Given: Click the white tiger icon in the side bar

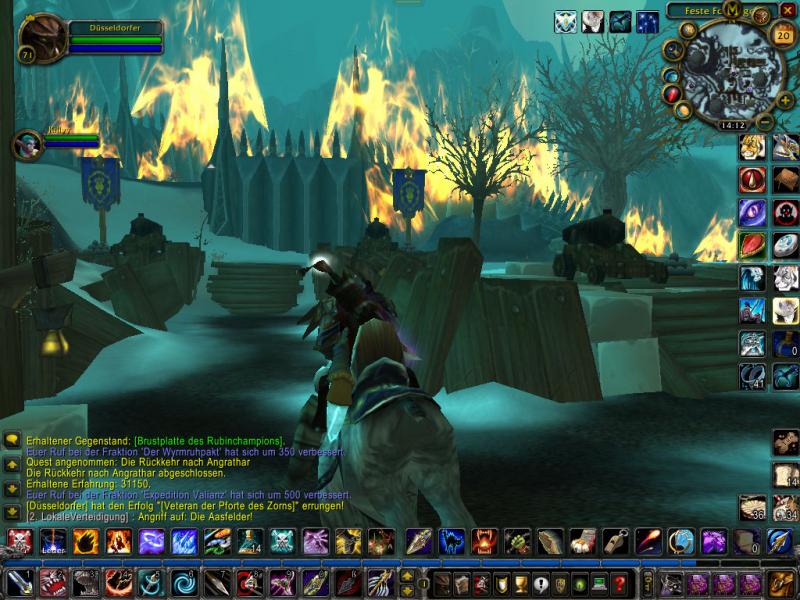Looking at the screenshot, I should pos(785,278).
